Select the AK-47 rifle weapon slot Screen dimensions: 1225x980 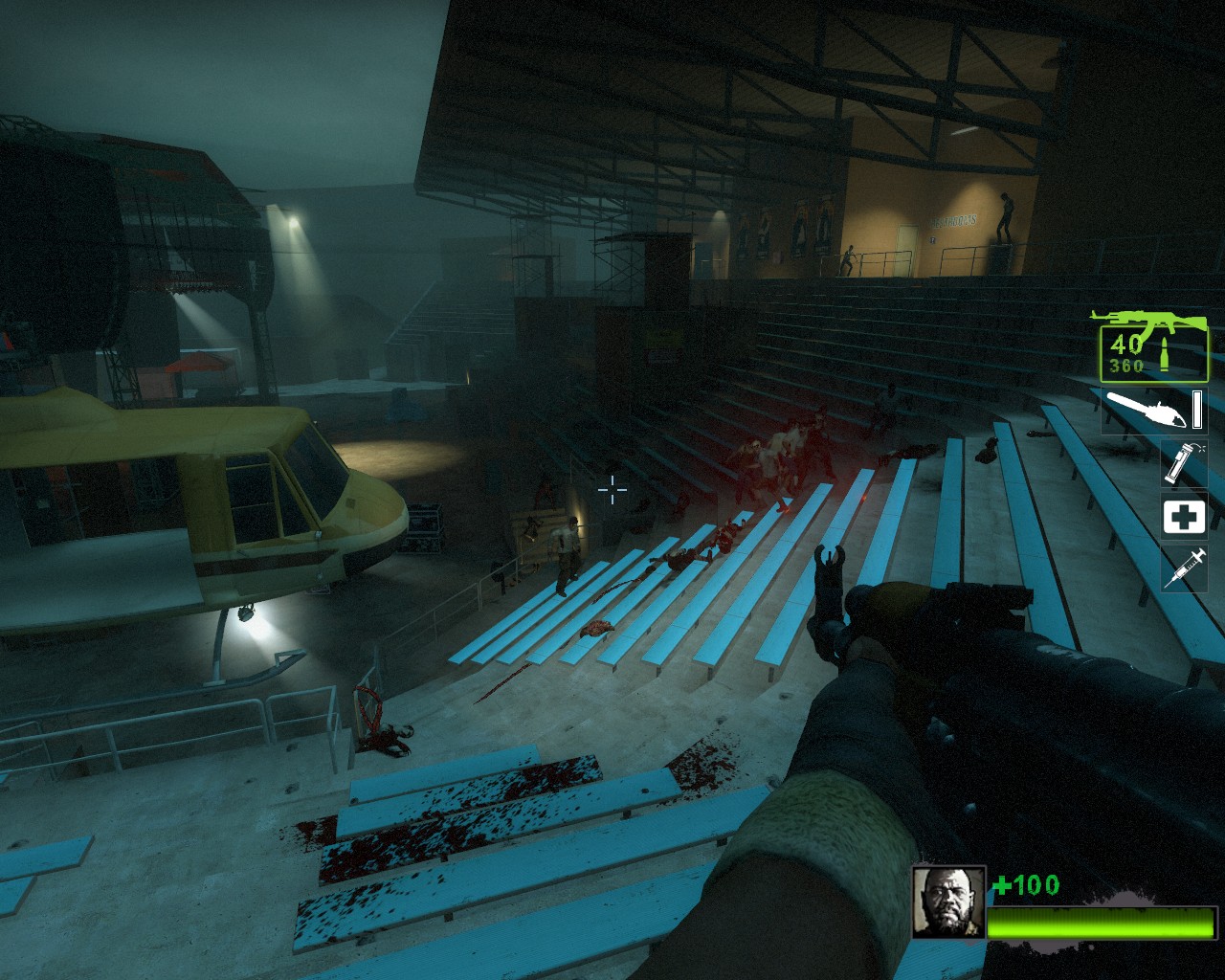pyautogui.click(x=1152, y=345)
